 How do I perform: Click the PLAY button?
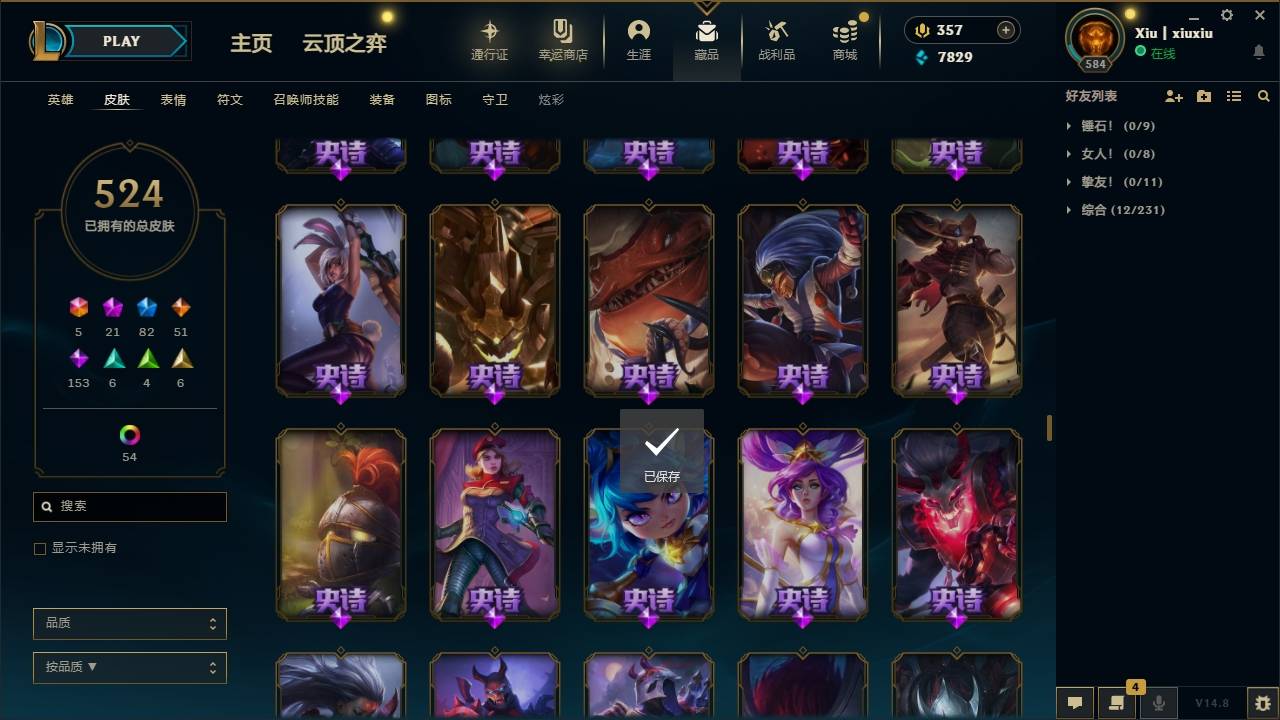click(121, 41)
